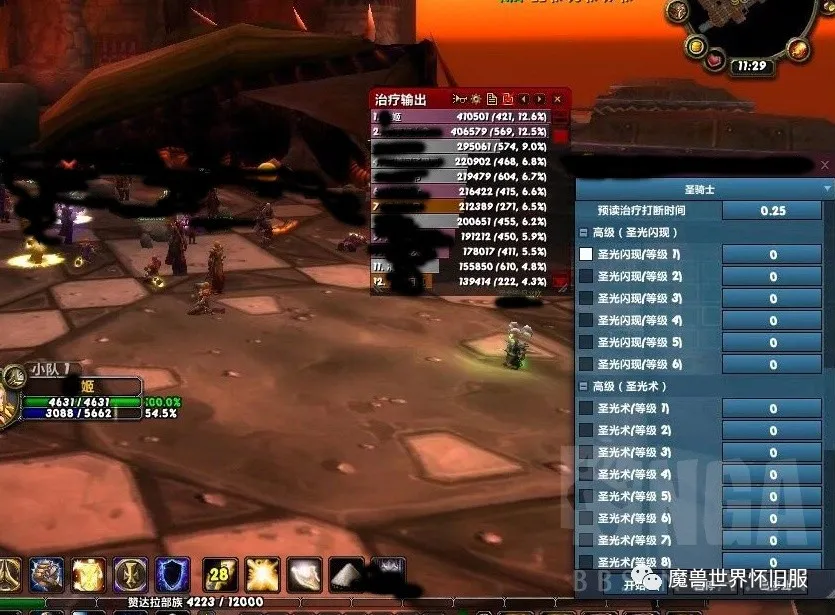Close the paladin settings panel
This screenshot has height=615, width=835.
point(825,165)
